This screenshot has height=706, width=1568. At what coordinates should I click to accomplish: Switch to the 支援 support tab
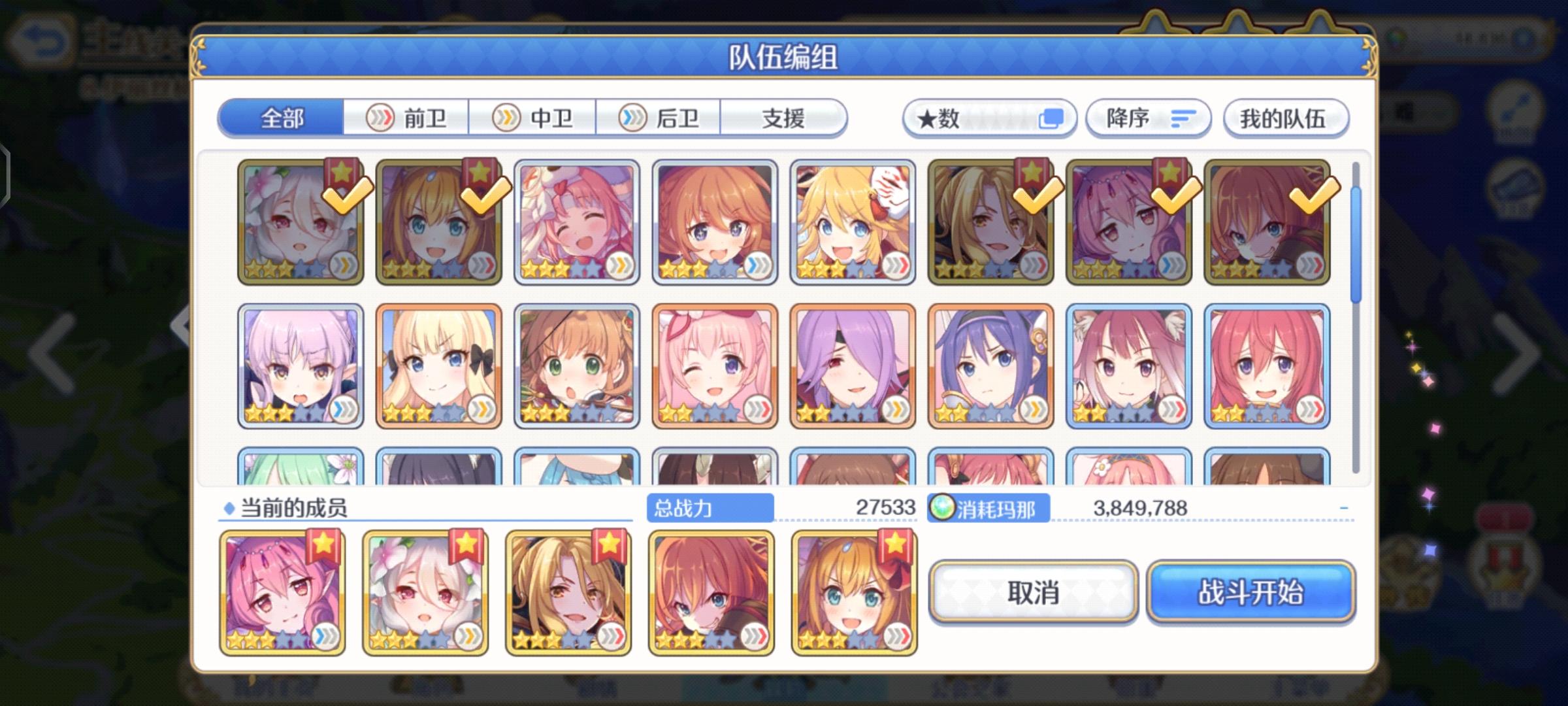784,118
